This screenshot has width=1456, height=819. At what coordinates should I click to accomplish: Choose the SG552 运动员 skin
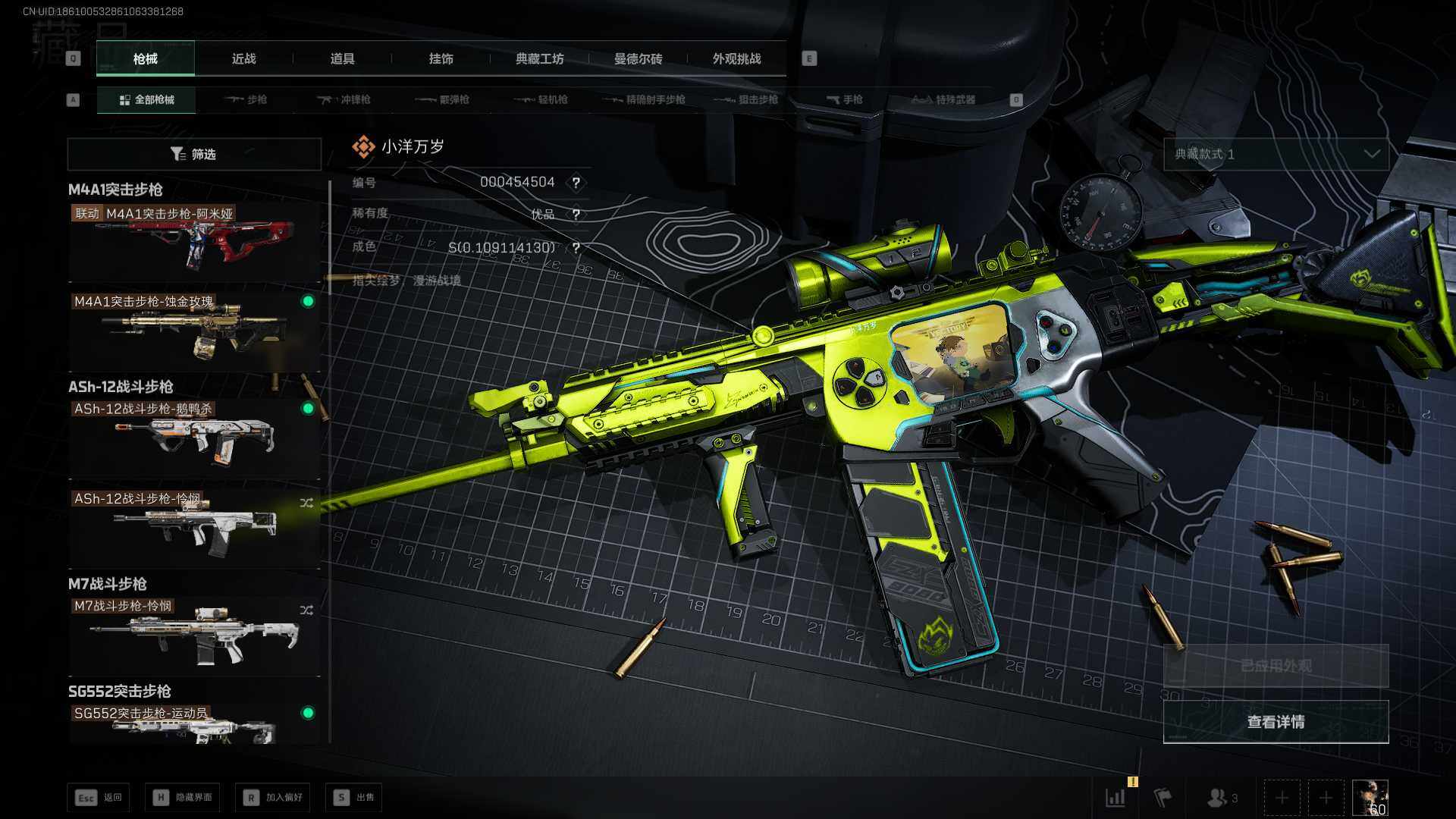click(x=194, y=723)
